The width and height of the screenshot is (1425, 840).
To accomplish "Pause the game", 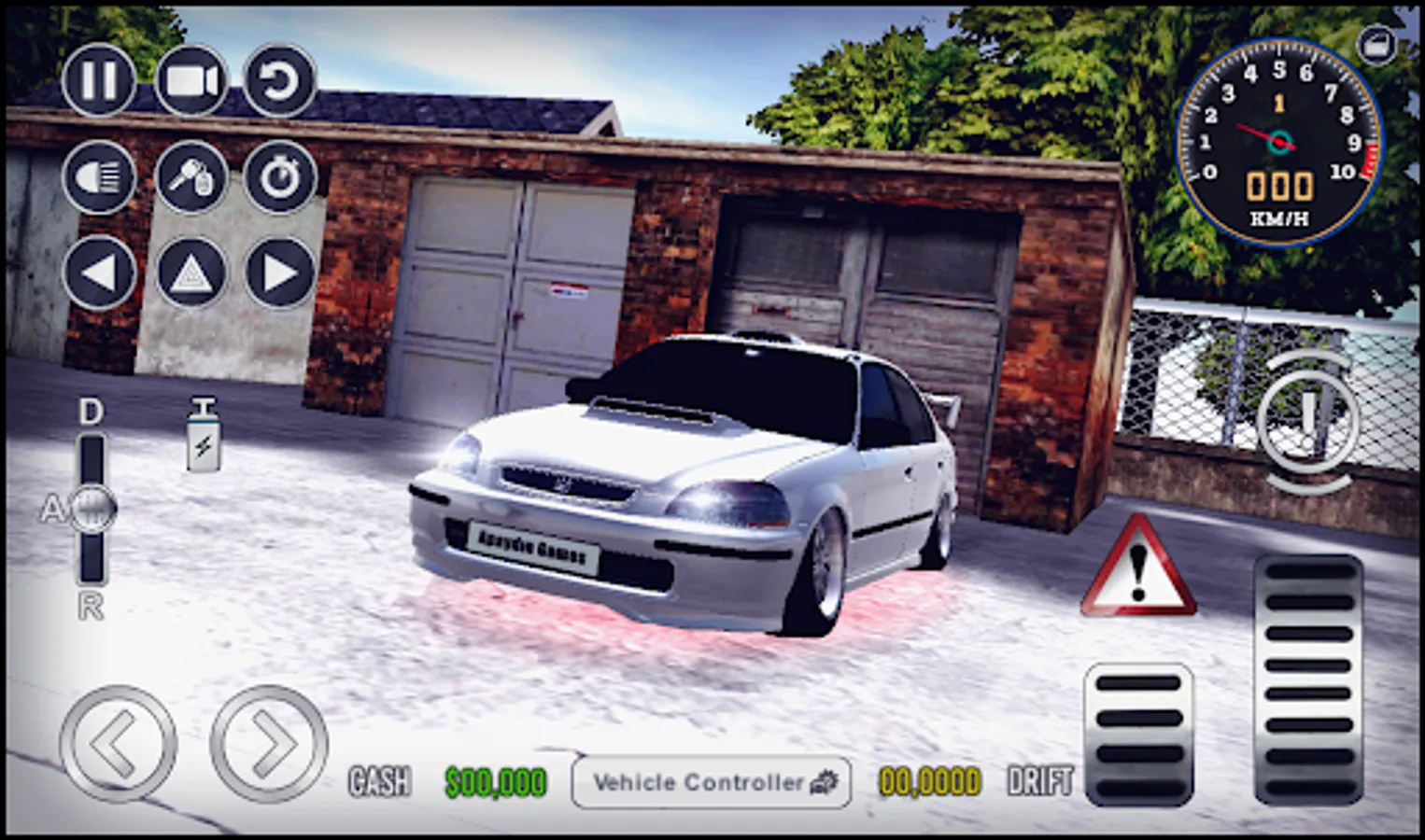I will [98, 82].
